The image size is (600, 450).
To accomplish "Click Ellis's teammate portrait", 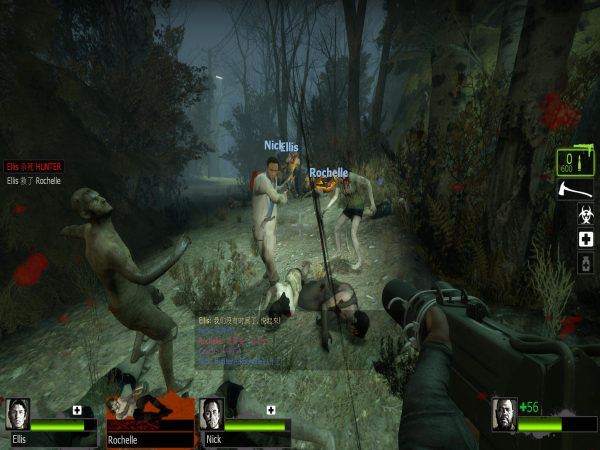I will pos(18,414).
